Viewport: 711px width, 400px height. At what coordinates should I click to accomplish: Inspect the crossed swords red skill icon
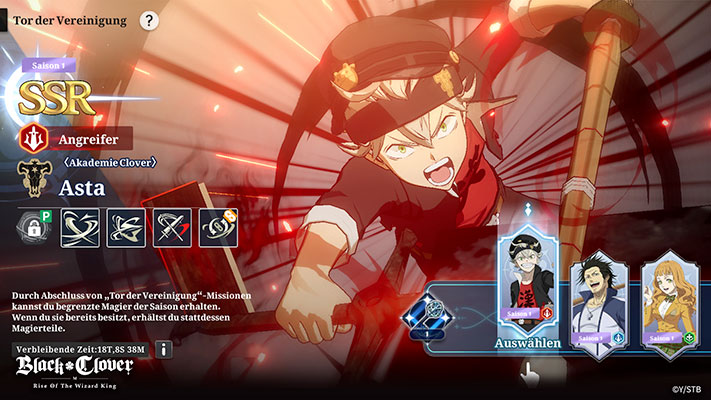point(172,228)
